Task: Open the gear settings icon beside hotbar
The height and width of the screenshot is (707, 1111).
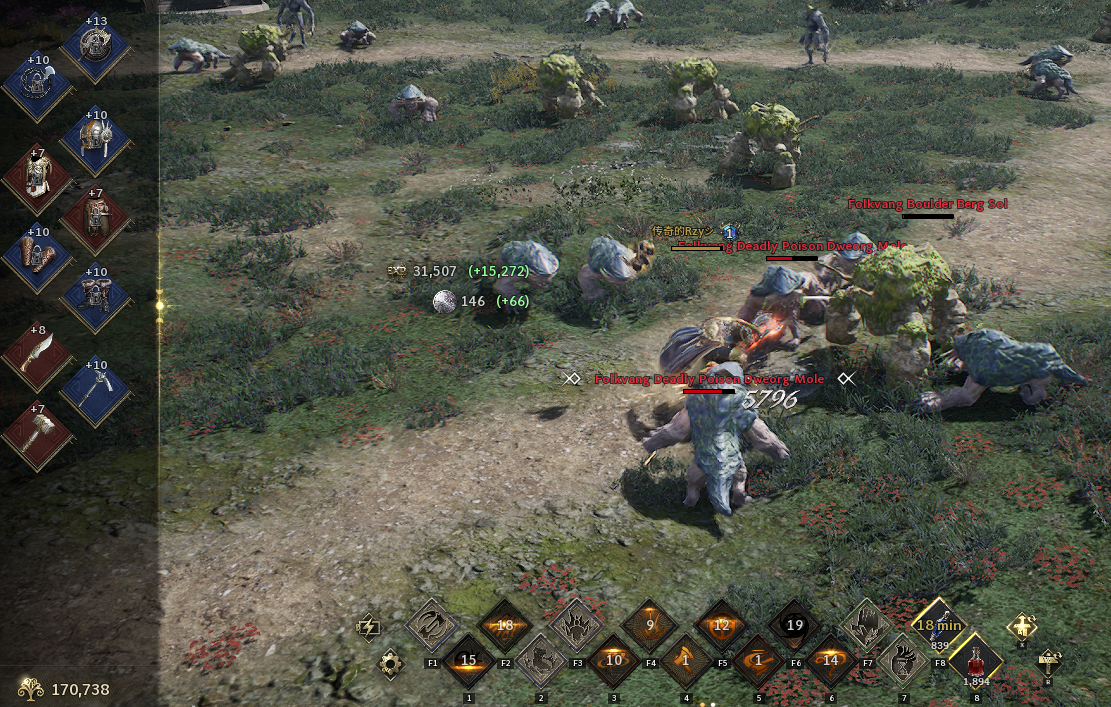Action: coord(391,663)
